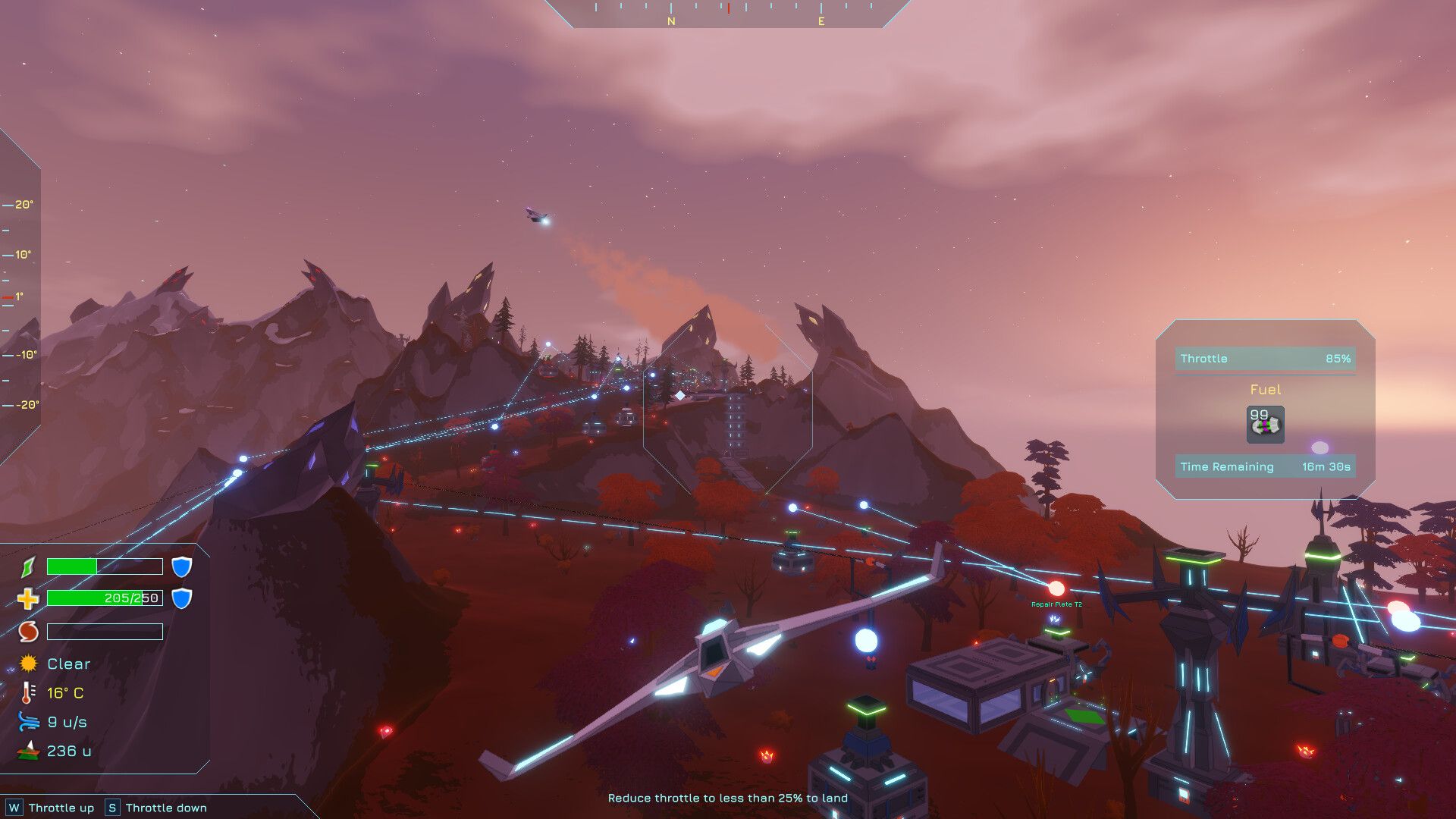1456x819 pixels.
Task: Toggle the upper blue shield indicator
Action: pyautogui.click(x=181, y=566)
